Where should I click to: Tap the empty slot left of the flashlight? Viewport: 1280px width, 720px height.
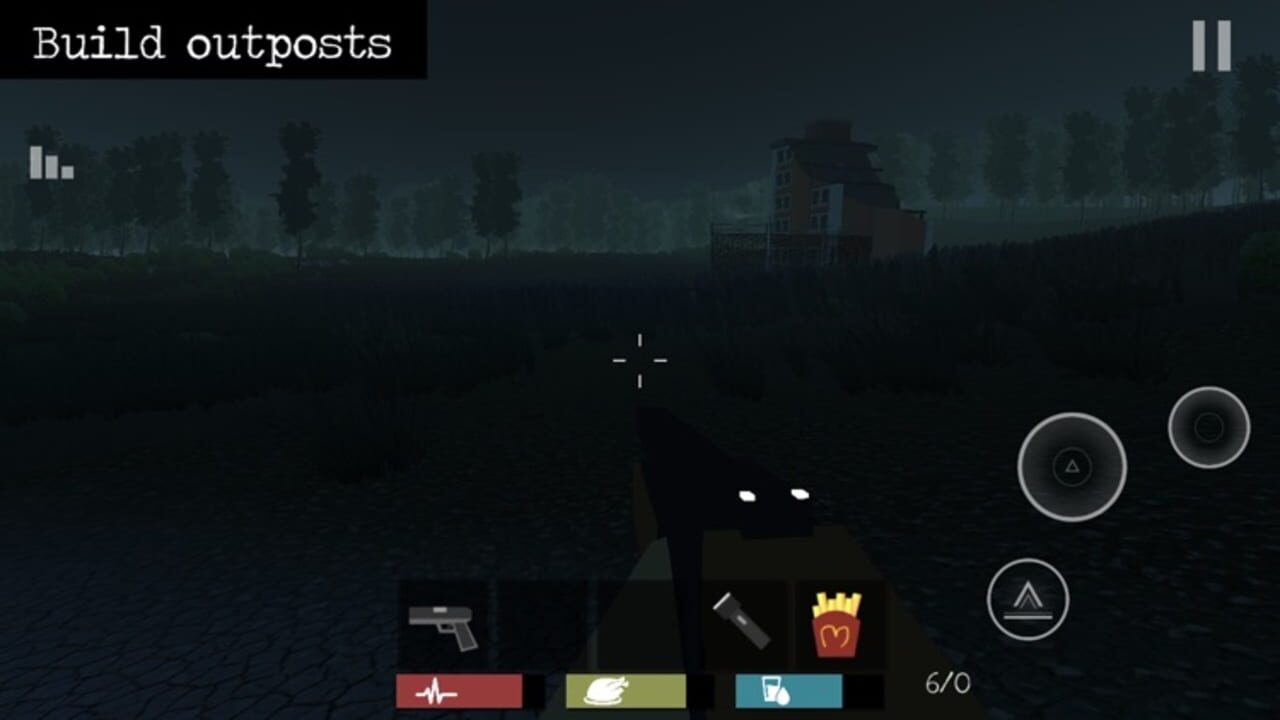click(x=640, y=620)
